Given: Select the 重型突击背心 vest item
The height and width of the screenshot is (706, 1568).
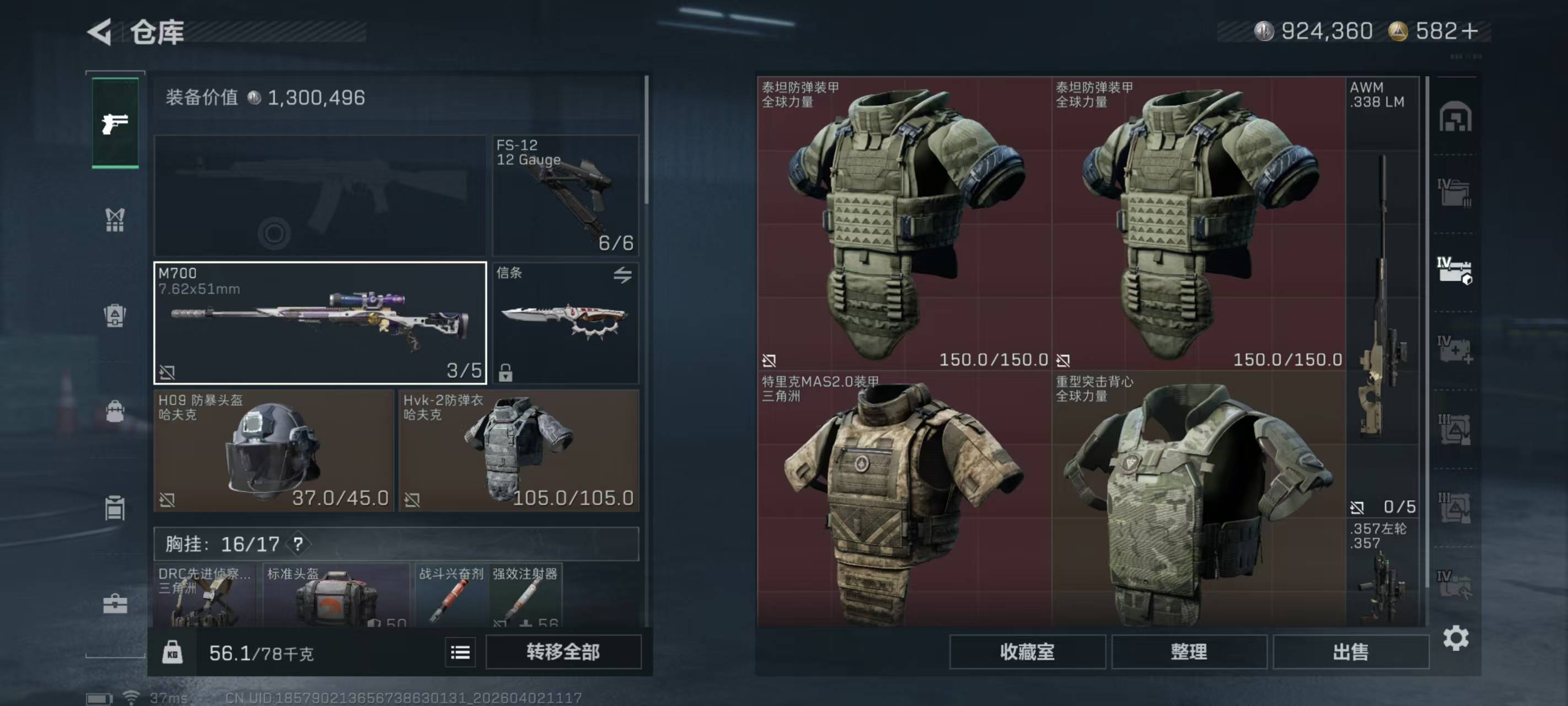Looking at the screenshot, I should [1198, 500].
